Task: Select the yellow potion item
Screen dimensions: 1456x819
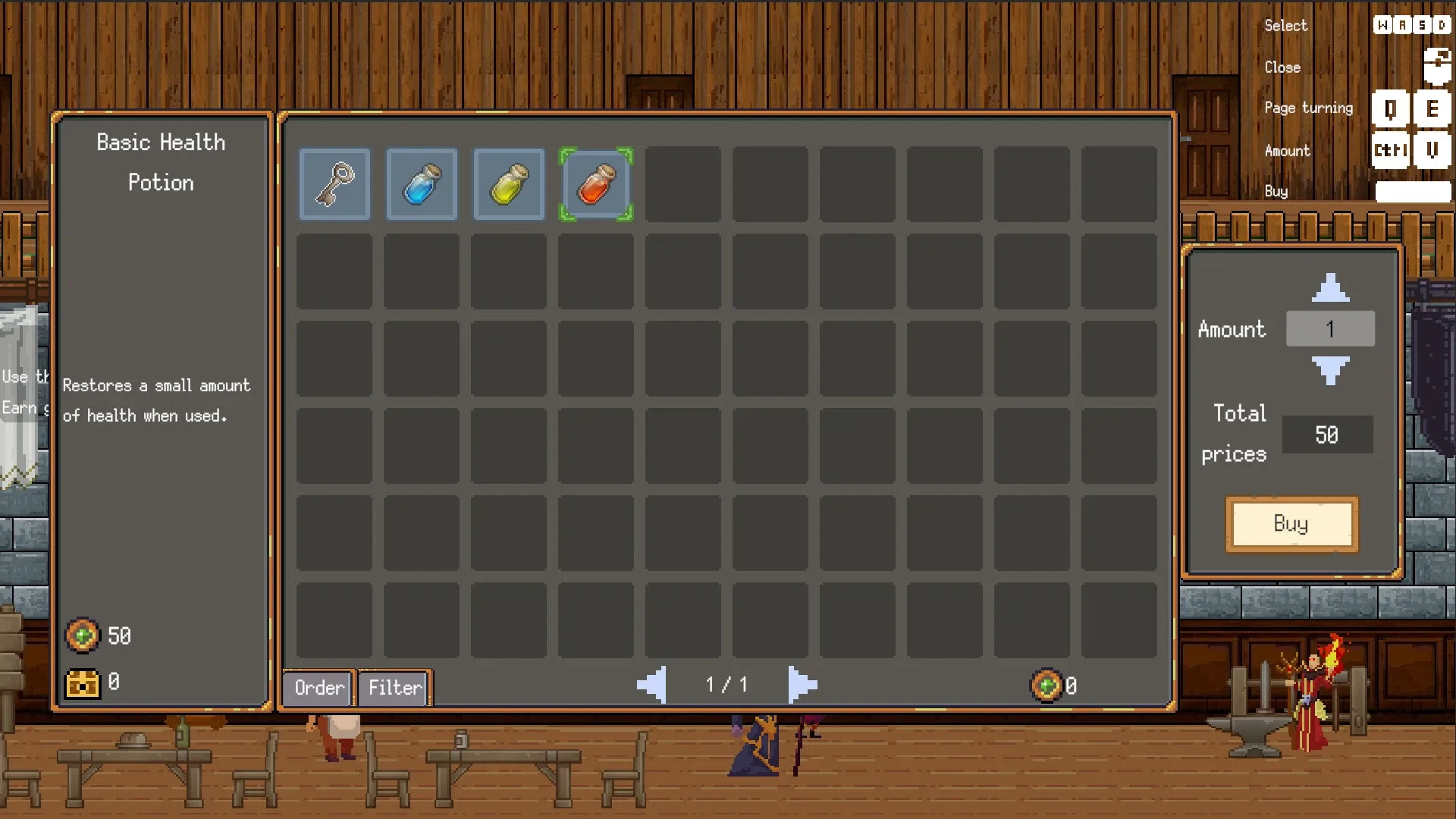Action: [508, 184]
